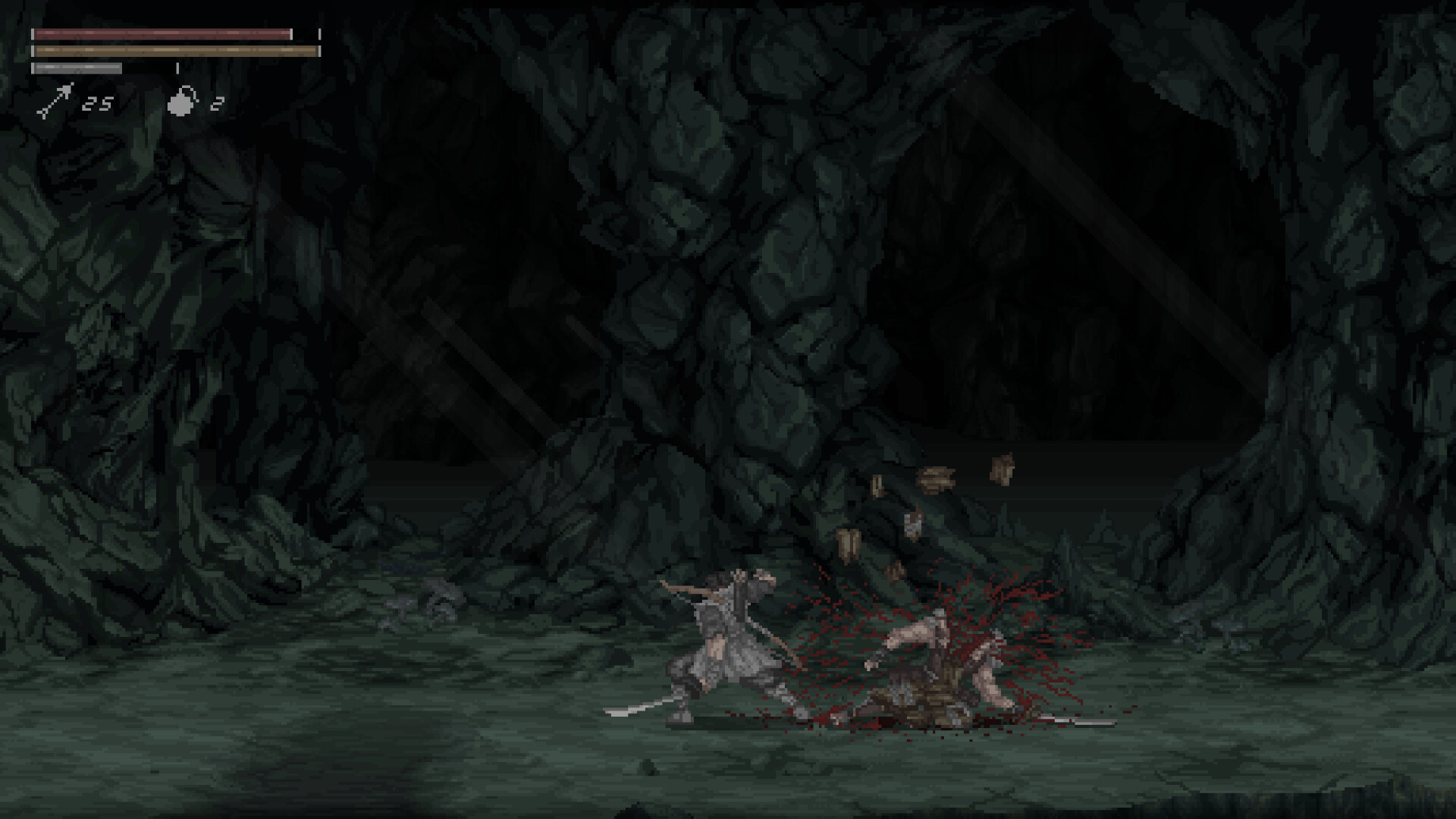Click the divider mark under the stamina bar
The height and width of the screenshot is (819, 1456).
[178, 67]
